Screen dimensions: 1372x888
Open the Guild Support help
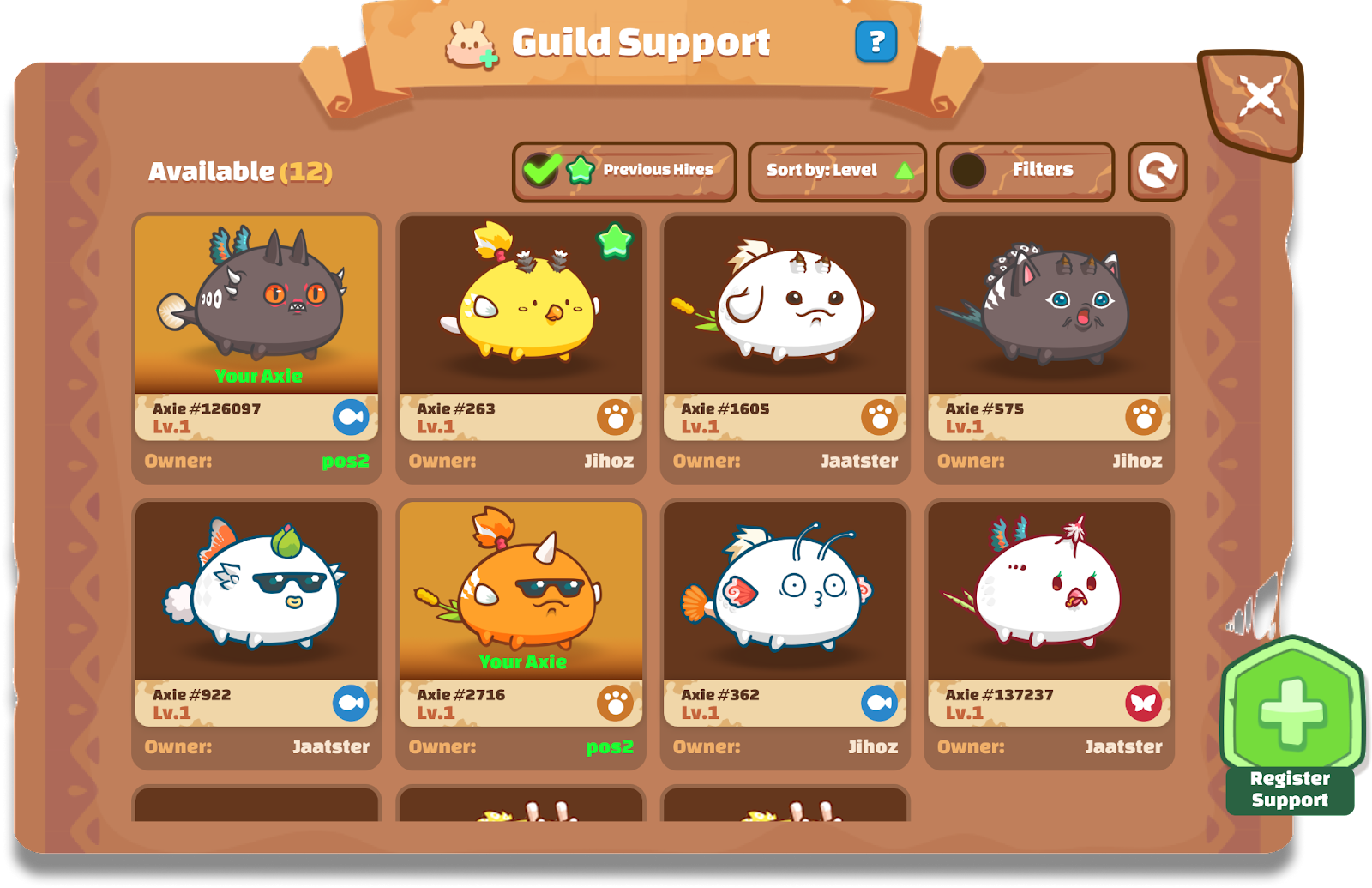point(876,40)
